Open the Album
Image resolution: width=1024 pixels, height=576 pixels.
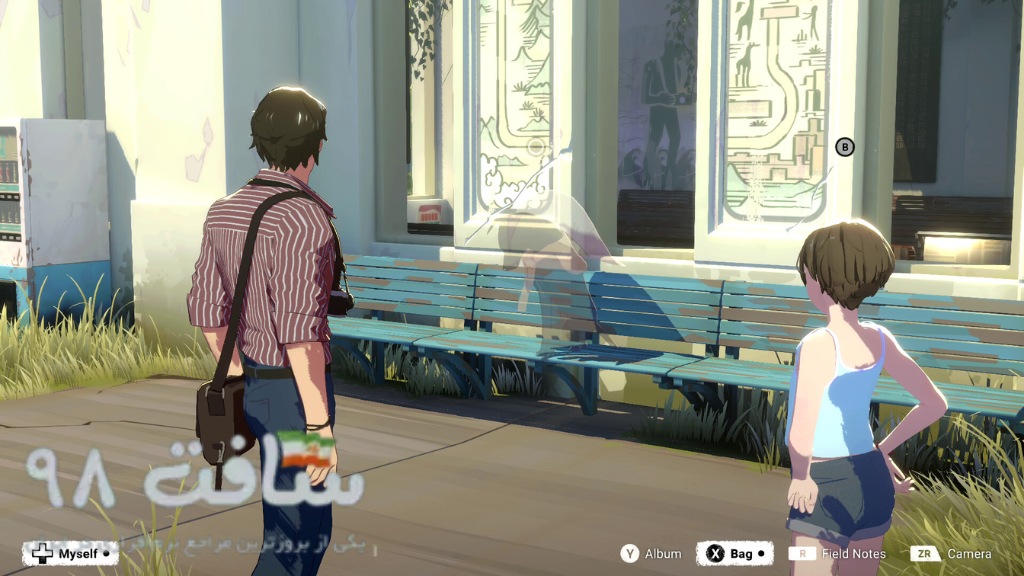coord(651,553)
